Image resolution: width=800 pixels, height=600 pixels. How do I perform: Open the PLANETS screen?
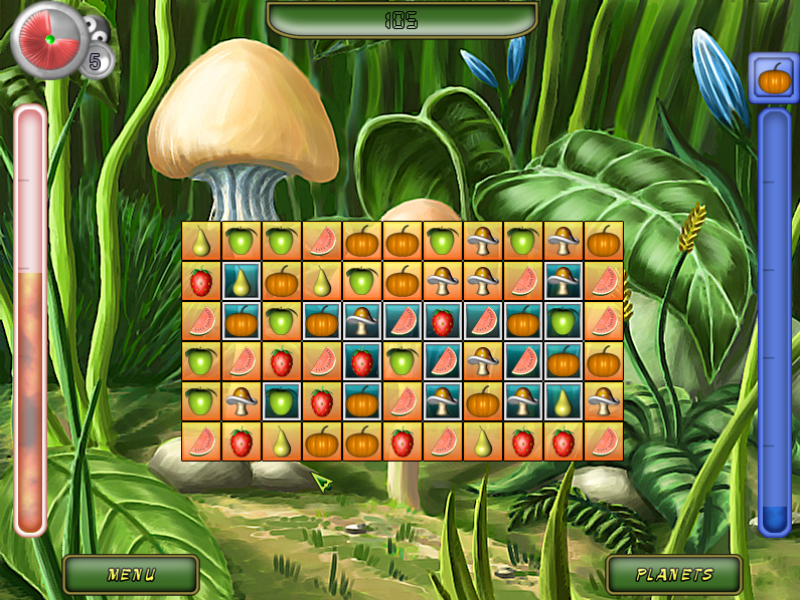point(675,575)
